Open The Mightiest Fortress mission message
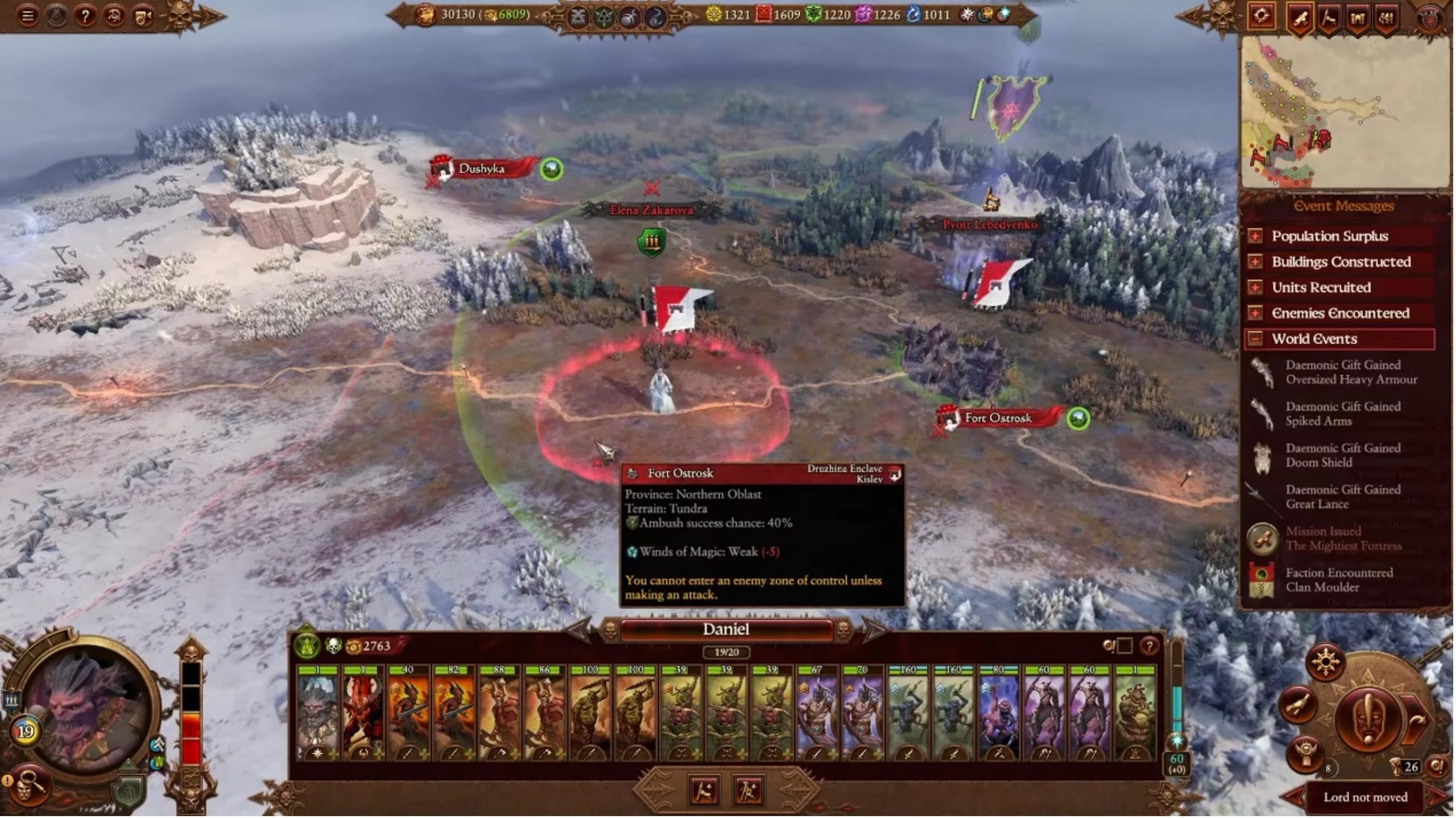The image size is (1456, 818). coord(1342,538)
